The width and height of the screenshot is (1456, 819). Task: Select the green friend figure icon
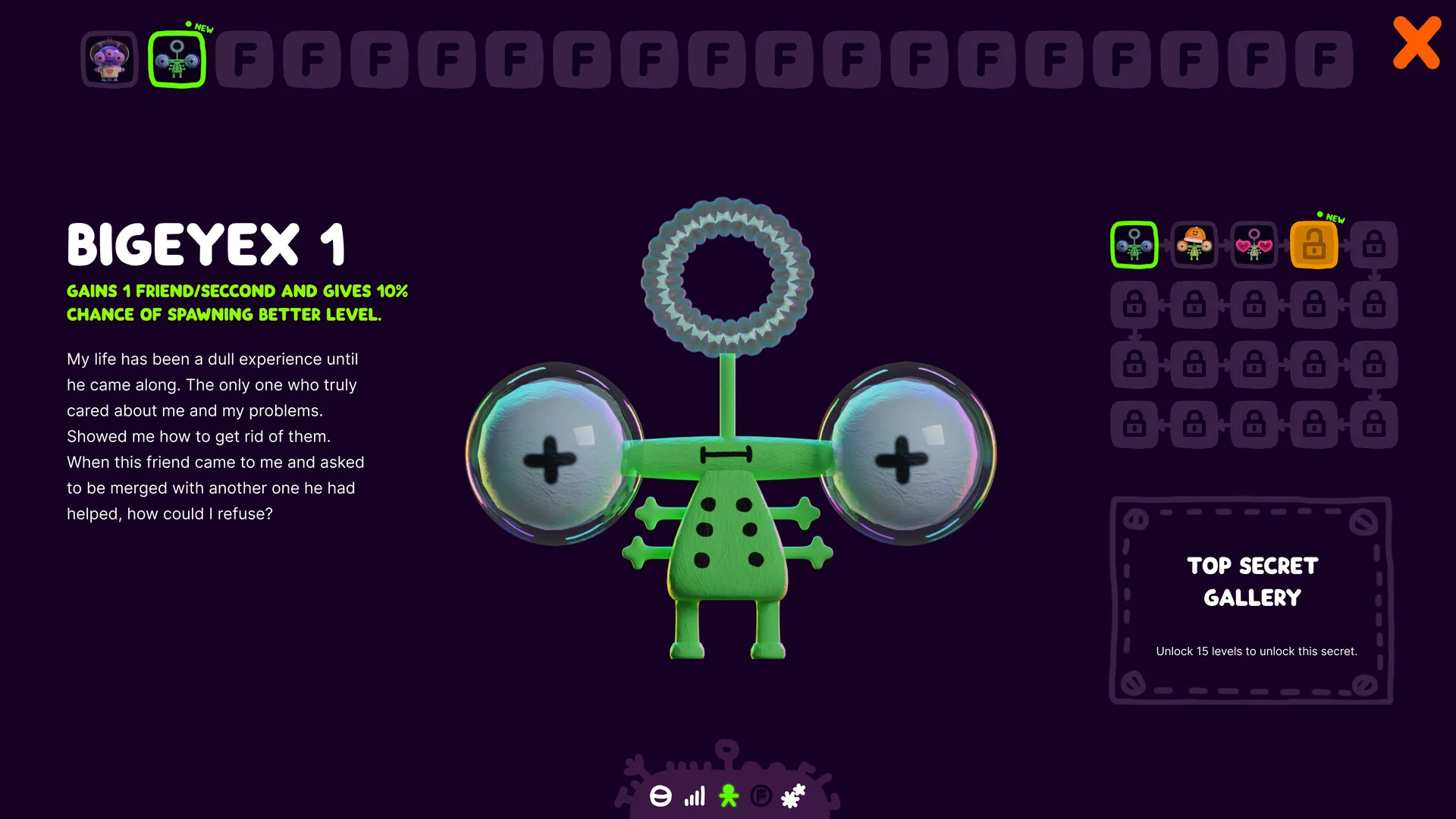[729, 796]
